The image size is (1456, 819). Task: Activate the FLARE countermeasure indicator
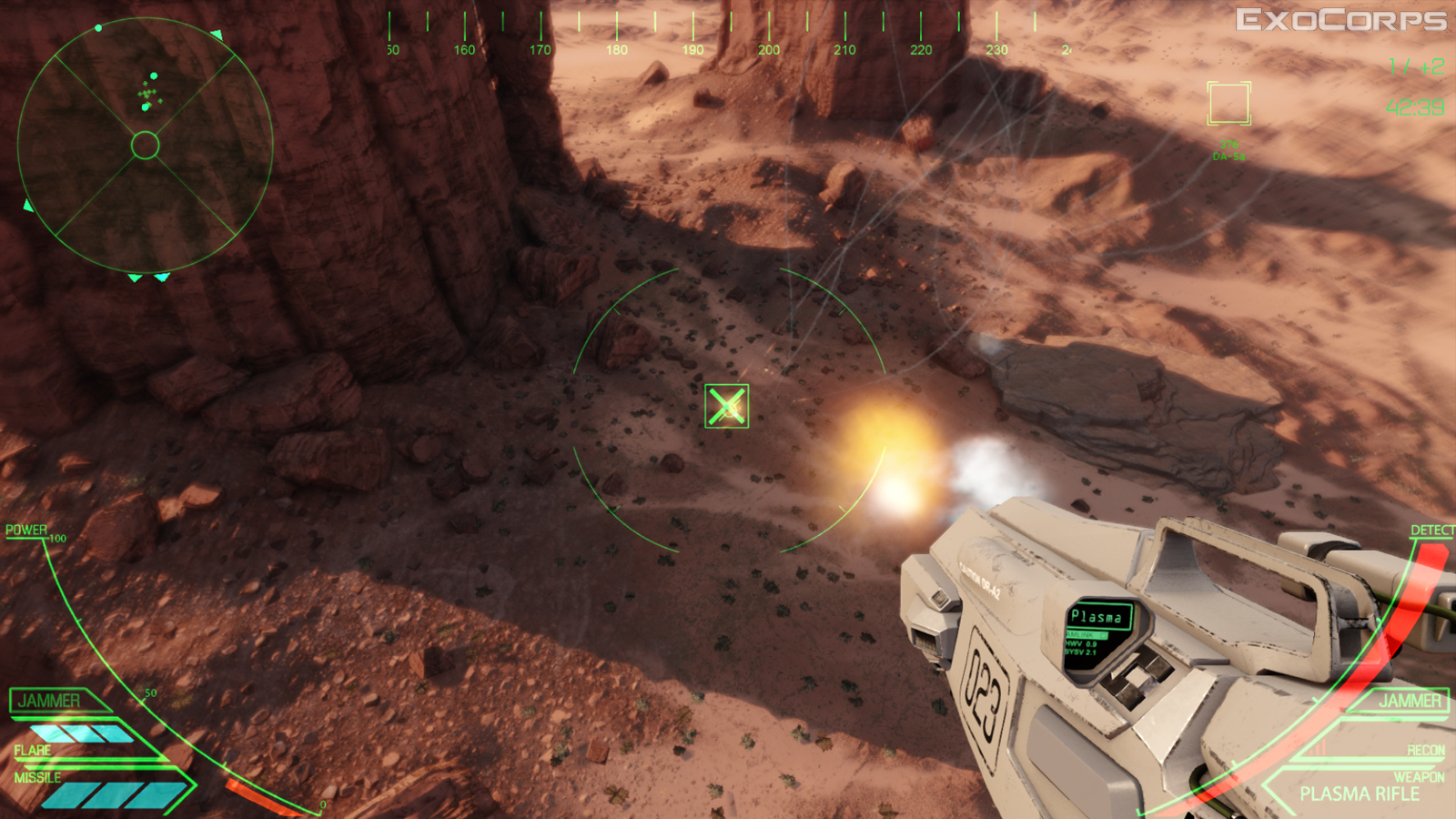point(33,751)
